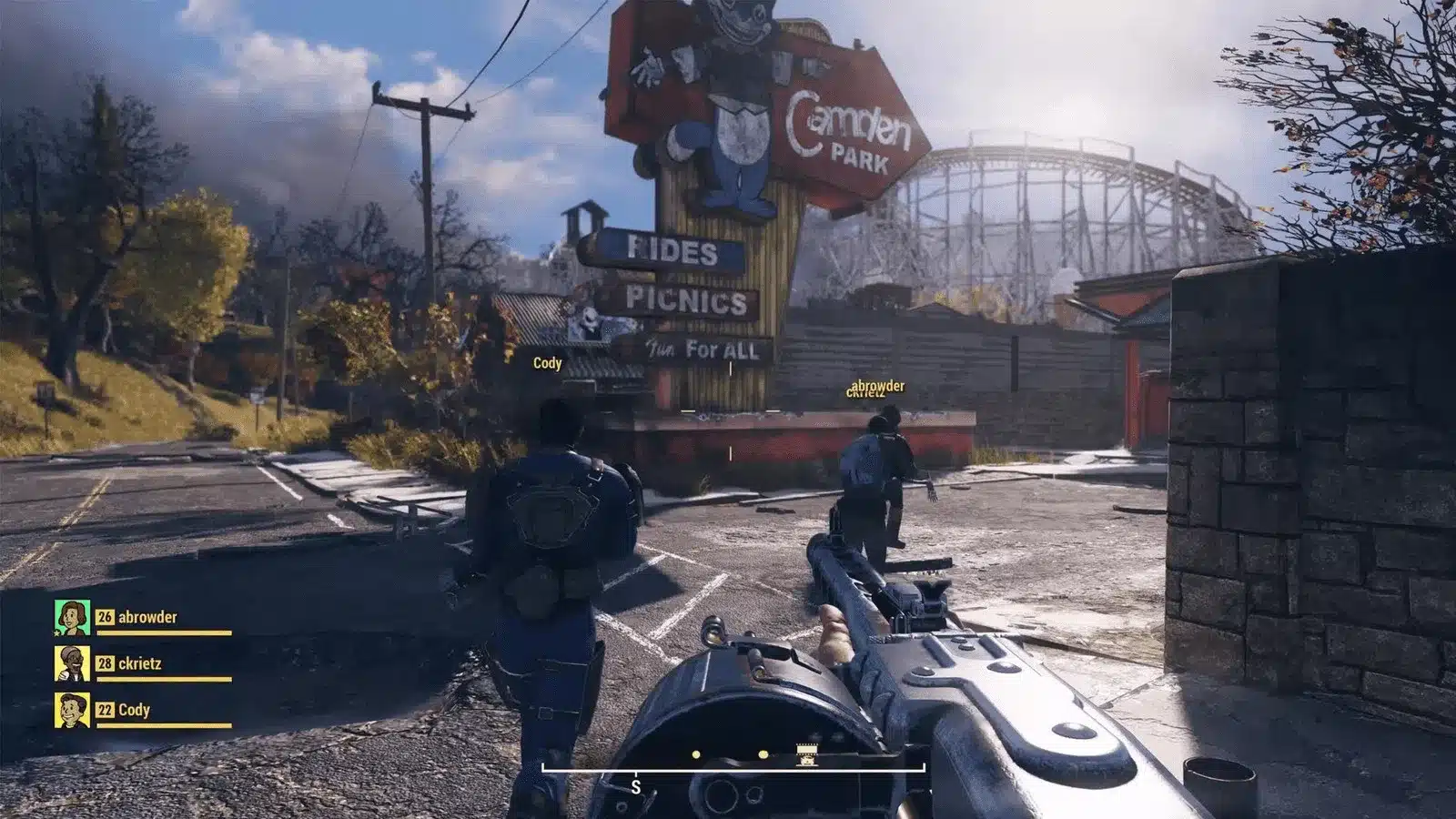The width and height of the screenshot is (1456, 819).
Task: Select the Camden Park location marker on the compass
Action: 805,753
